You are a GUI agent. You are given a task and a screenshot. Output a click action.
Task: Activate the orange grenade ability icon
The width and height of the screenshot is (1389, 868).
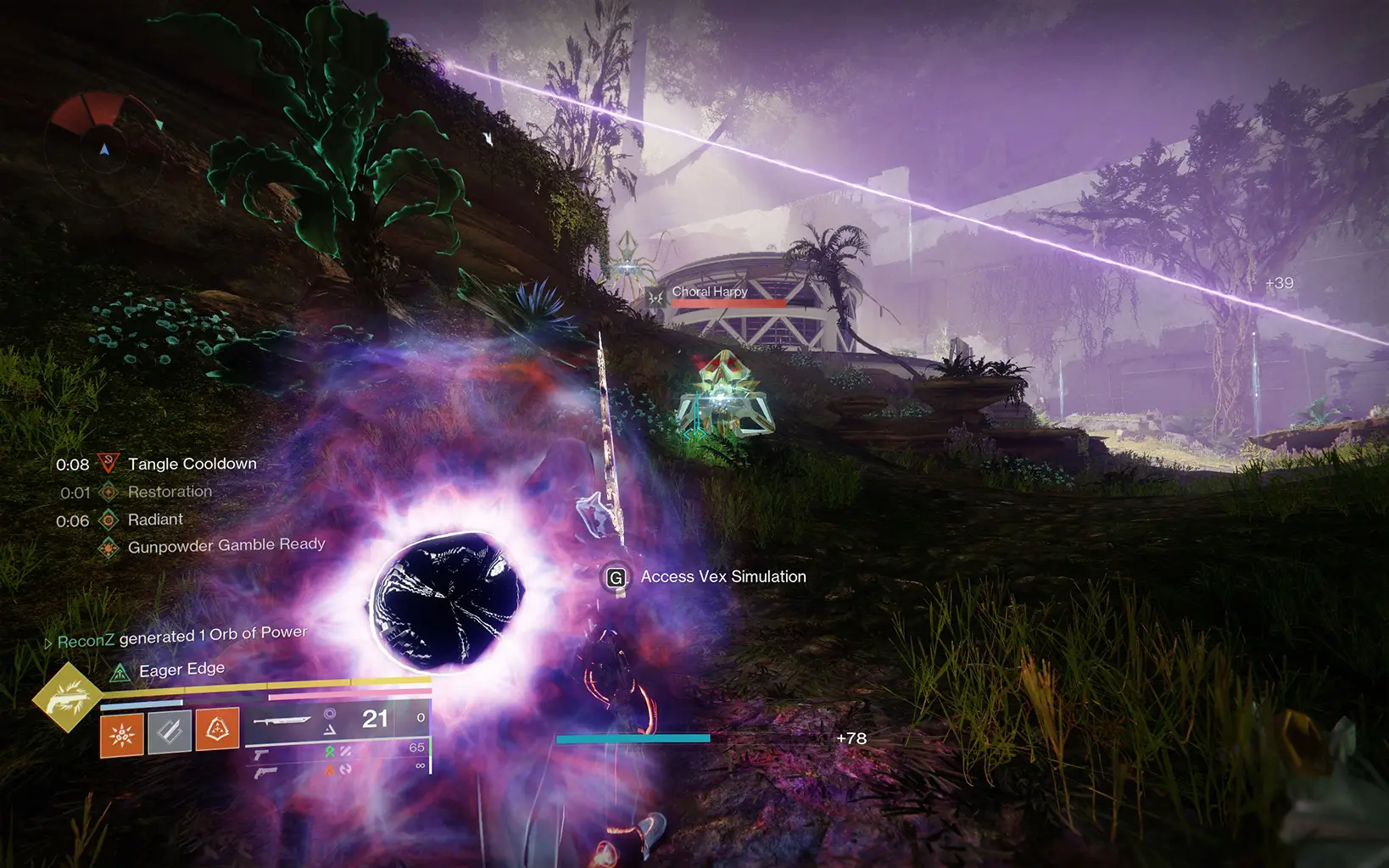(x=122, y=734)
